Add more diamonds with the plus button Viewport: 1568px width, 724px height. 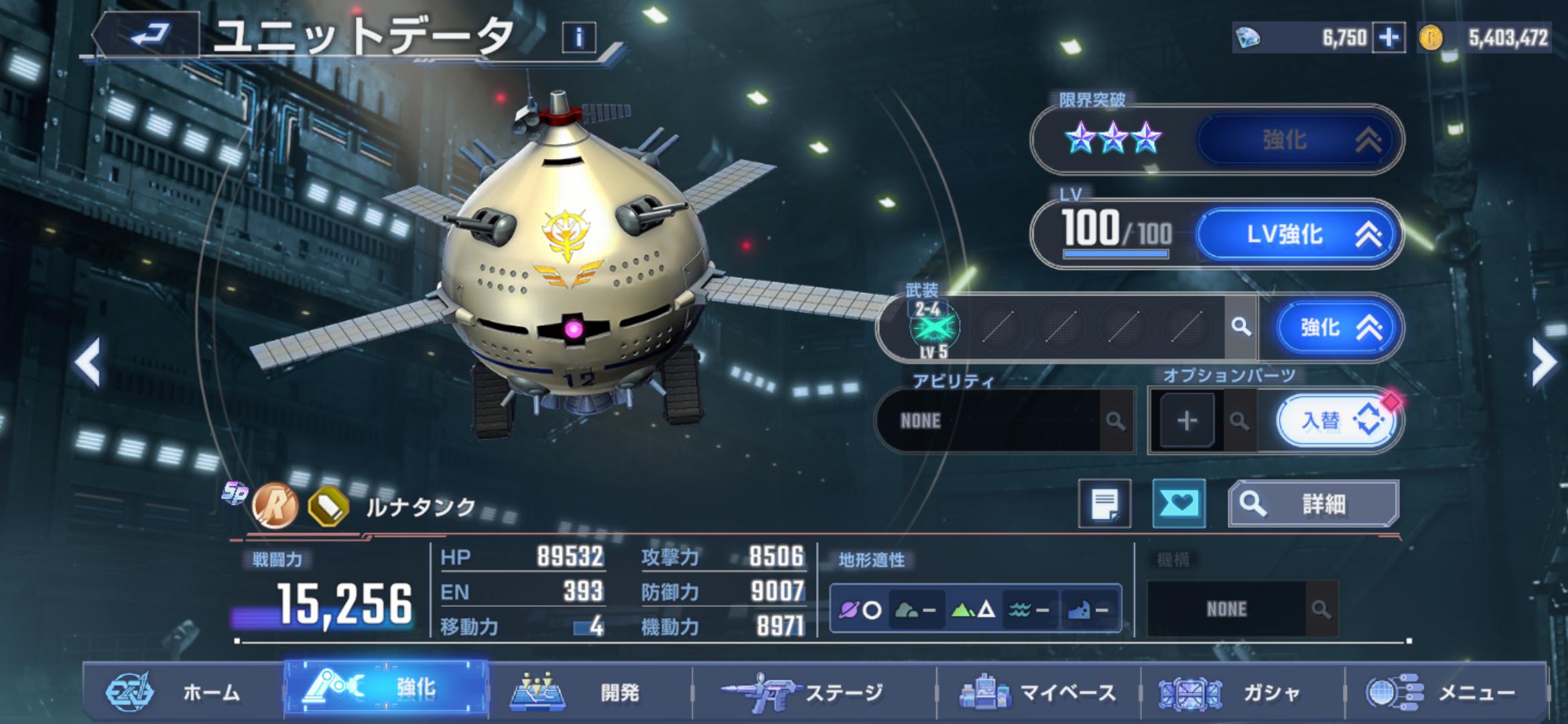[x=1388, y=38]
